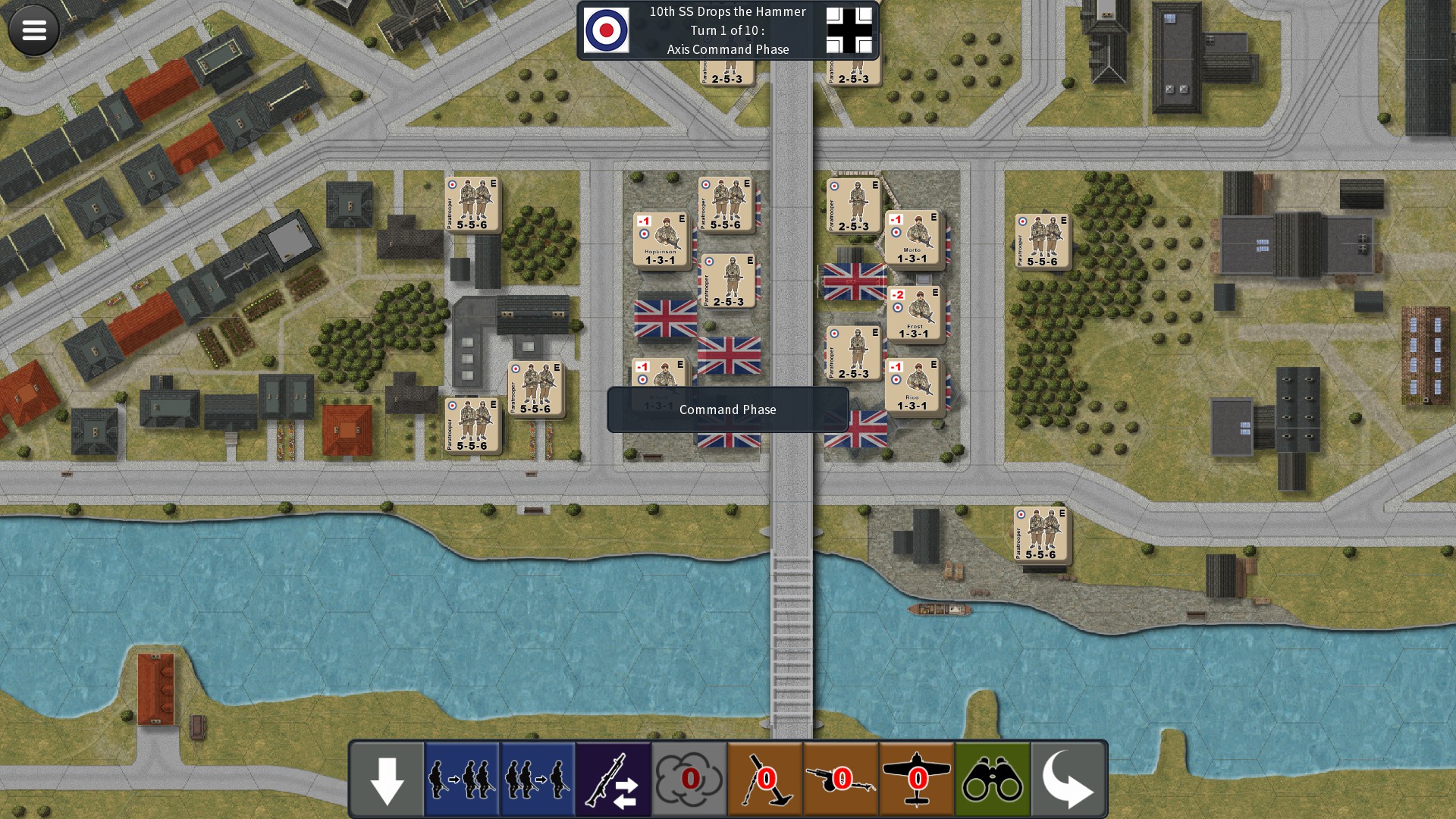The image size is (1456, 819).
Task: Choose the mortar support button
Action: click(x=765, y=780)
